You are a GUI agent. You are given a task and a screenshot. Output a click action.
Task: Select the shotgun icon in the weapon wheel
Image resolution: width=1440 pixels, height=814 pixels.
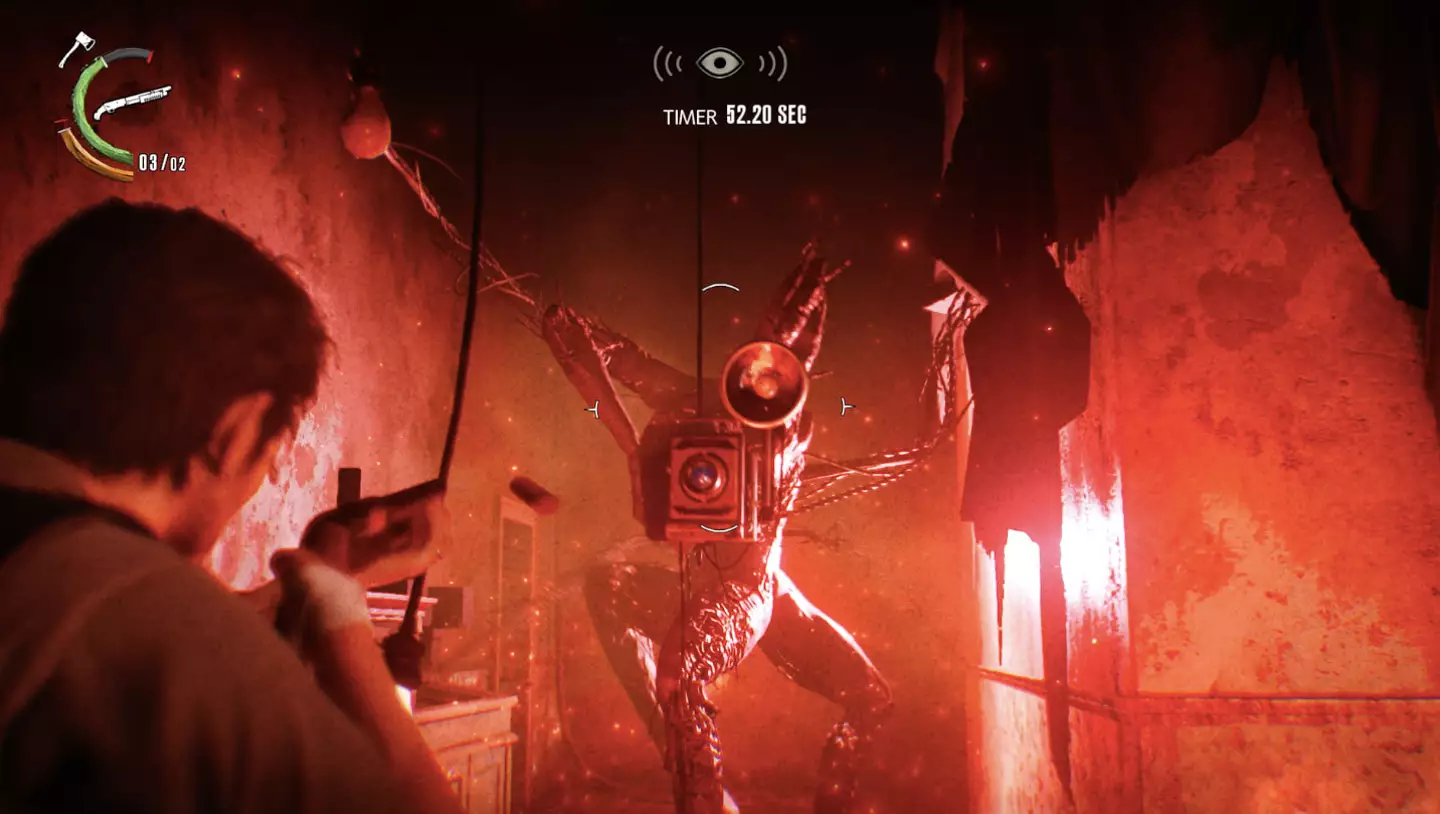pos(133,100)
